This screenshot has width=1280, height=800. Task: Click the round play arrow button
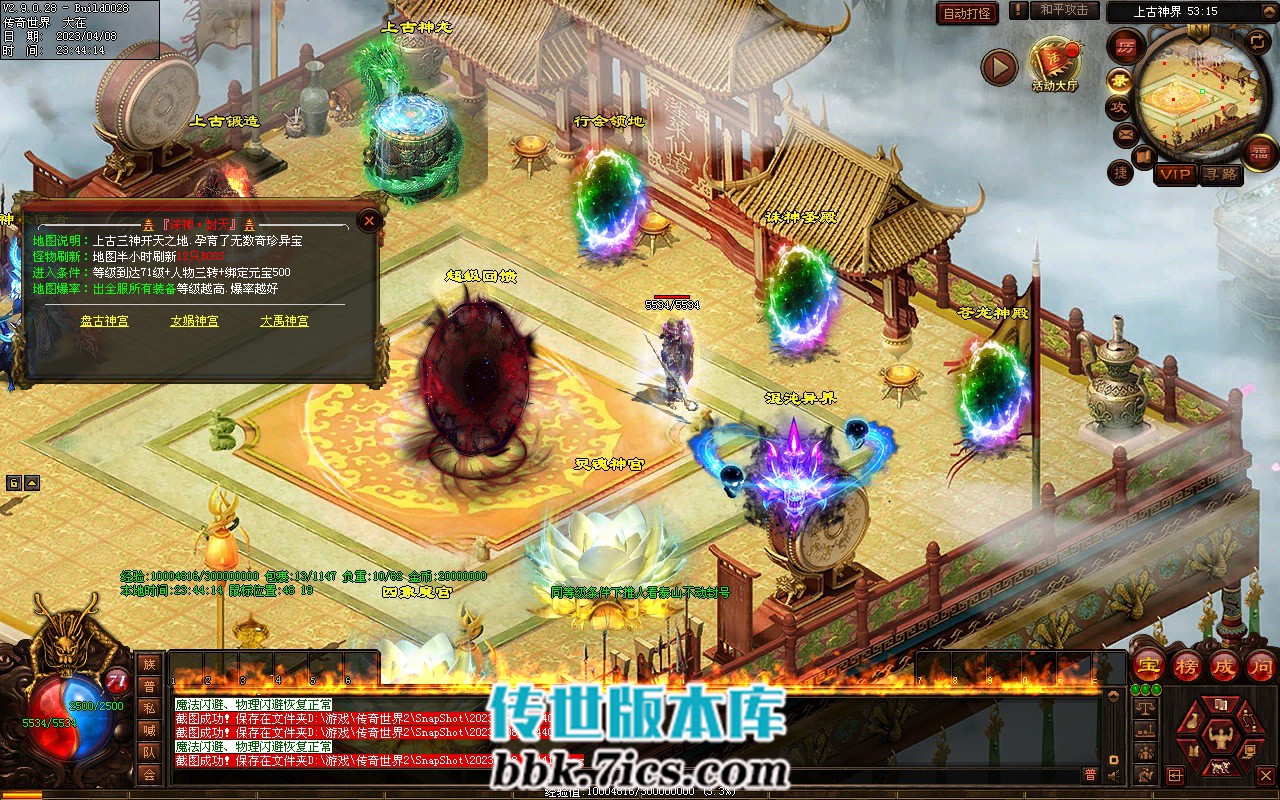pyautogui.click(x=998, y=67)
